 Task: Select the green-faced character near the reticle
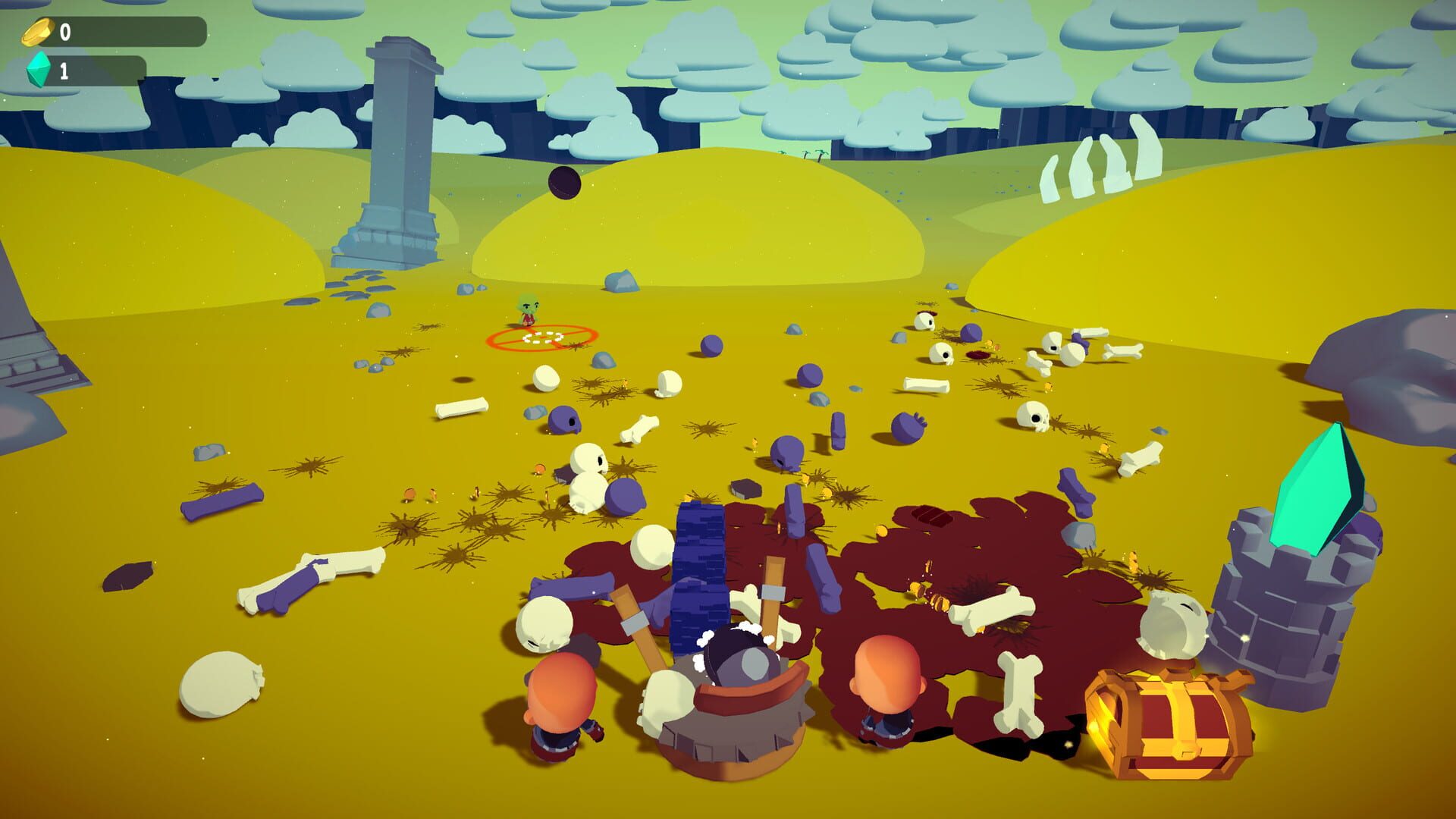point(529,311)
